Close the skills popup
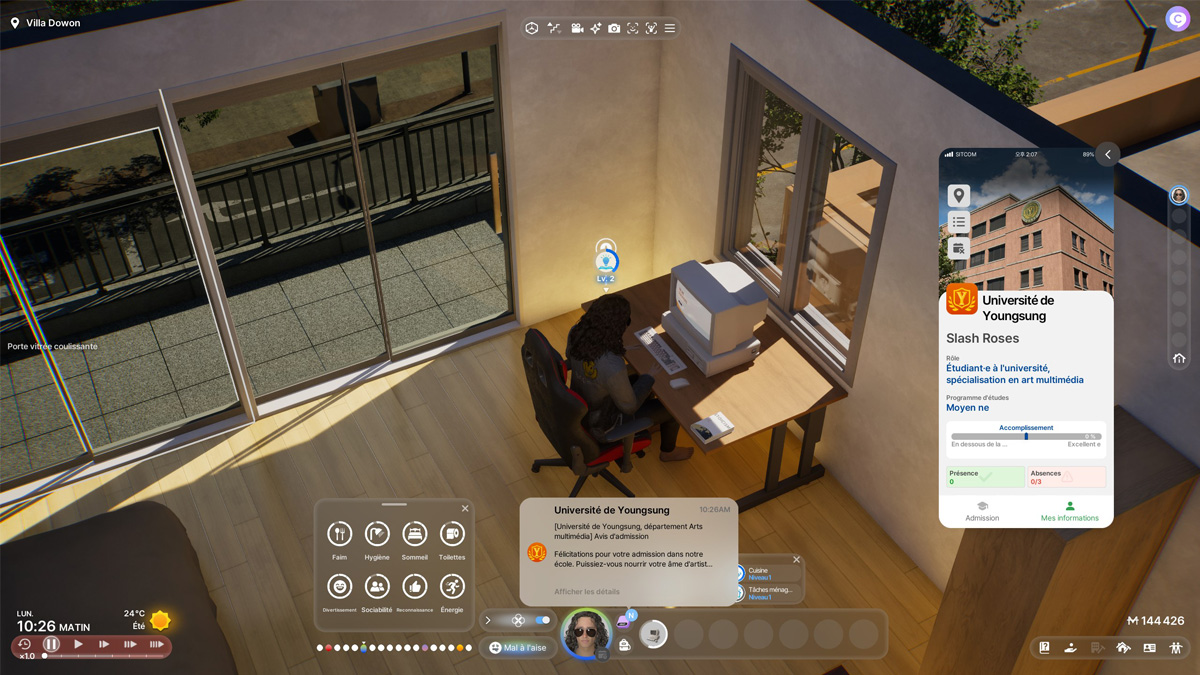 (x=796, y=560)
